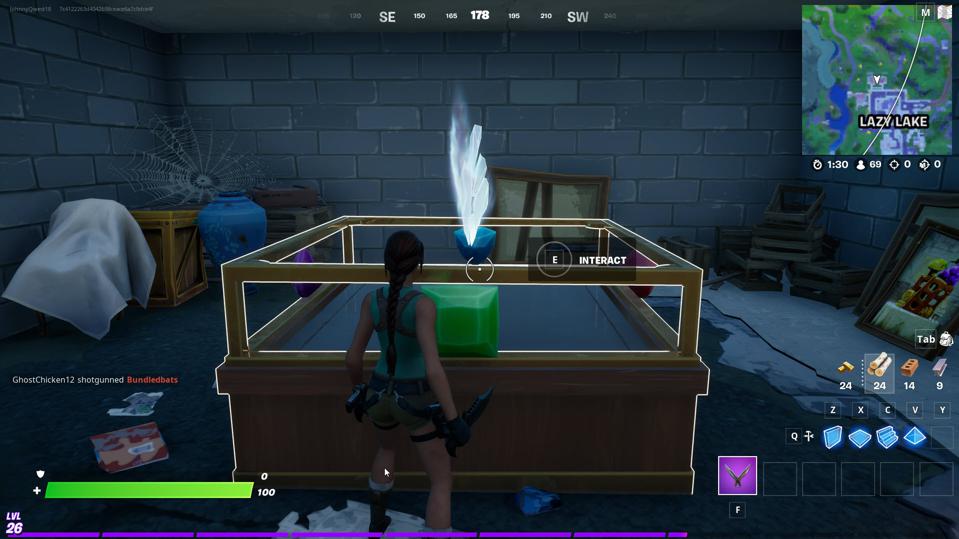Viewport: 959px width, 539px height.
Task: Open the backpack inventory icon
Action: (946, 340)
